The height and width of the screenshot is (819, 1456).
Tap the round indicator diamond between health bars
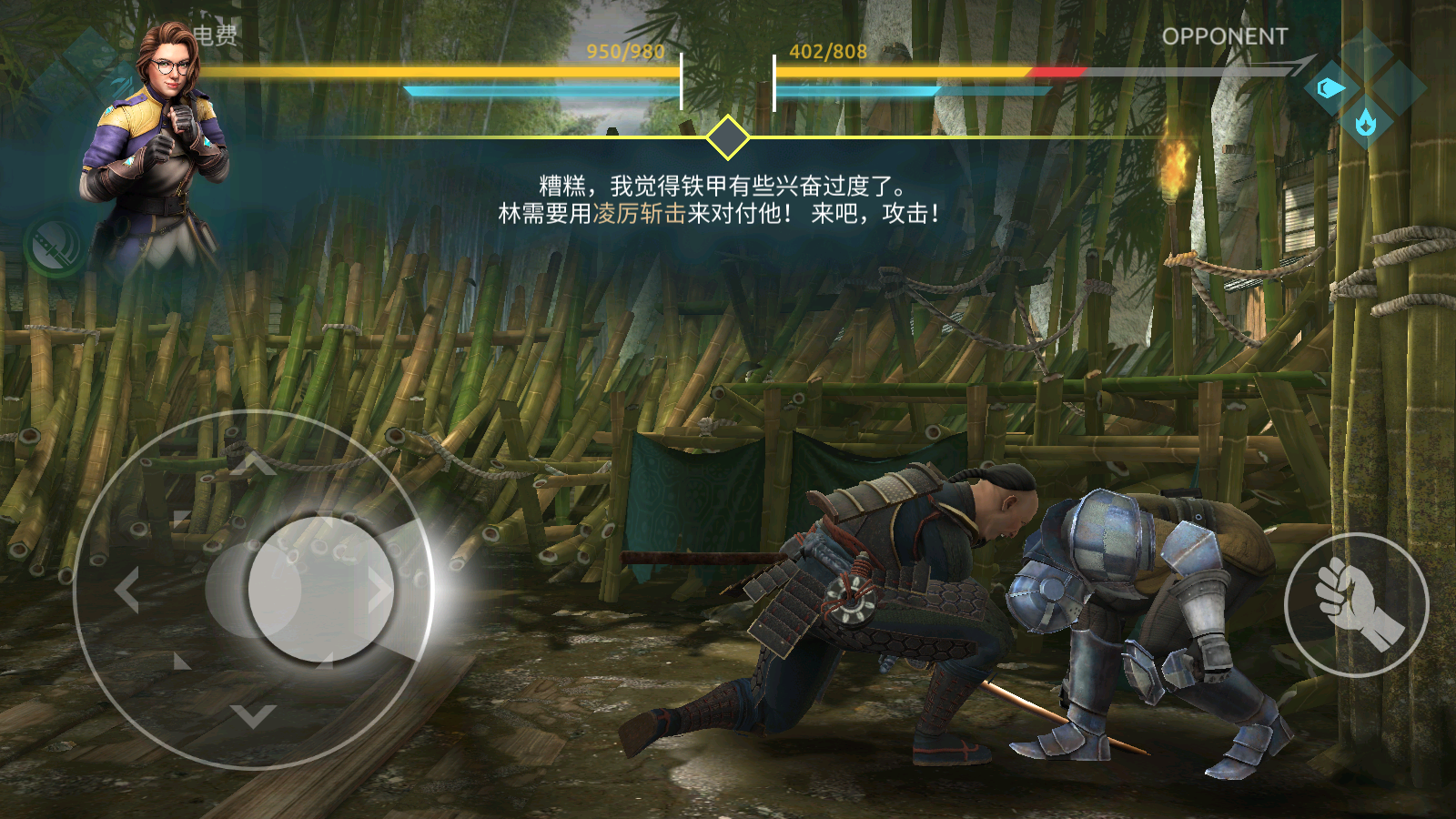click(728, 138)
